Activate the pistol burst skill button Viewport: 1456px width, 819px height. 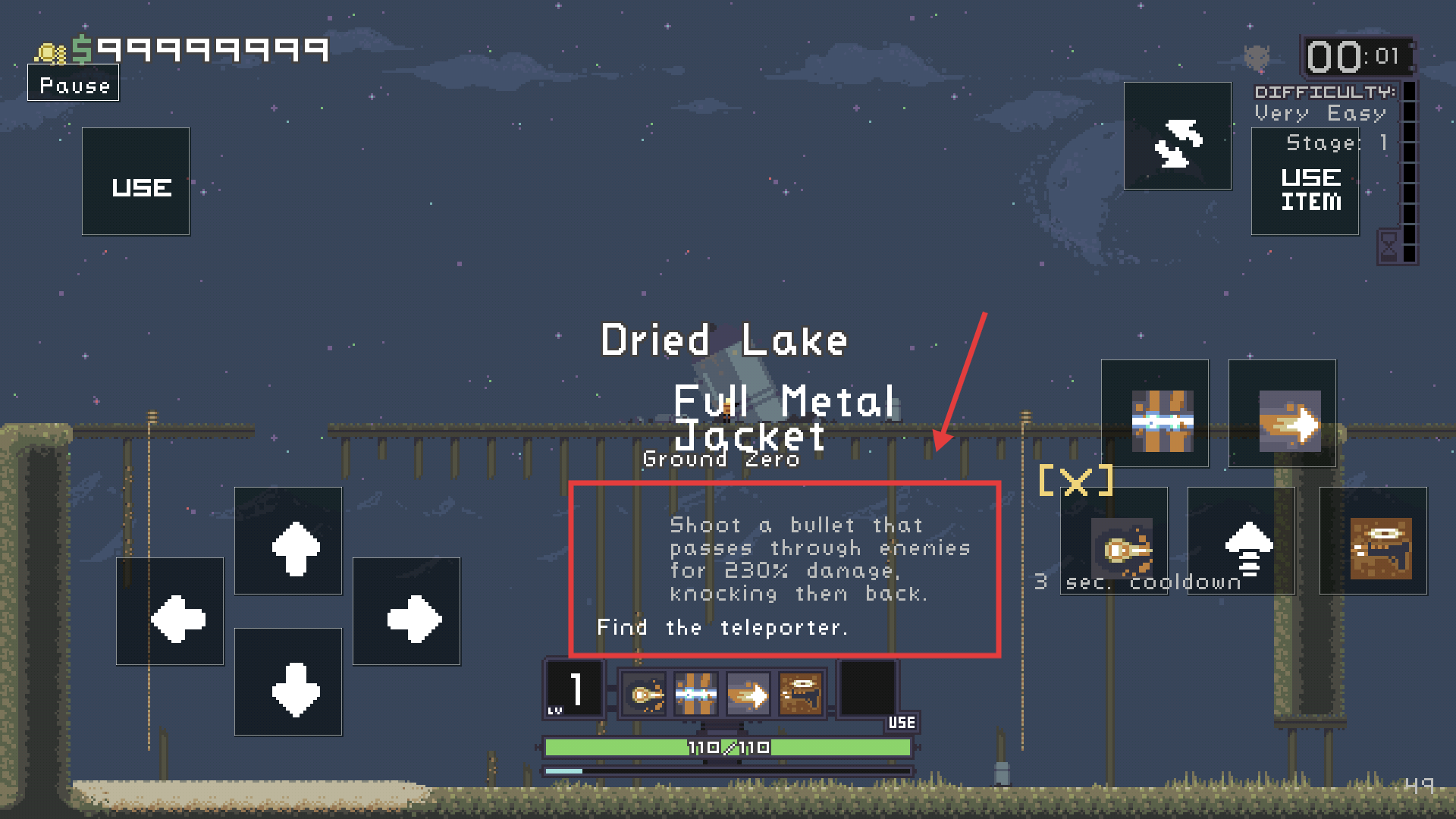pos(1373,541)
